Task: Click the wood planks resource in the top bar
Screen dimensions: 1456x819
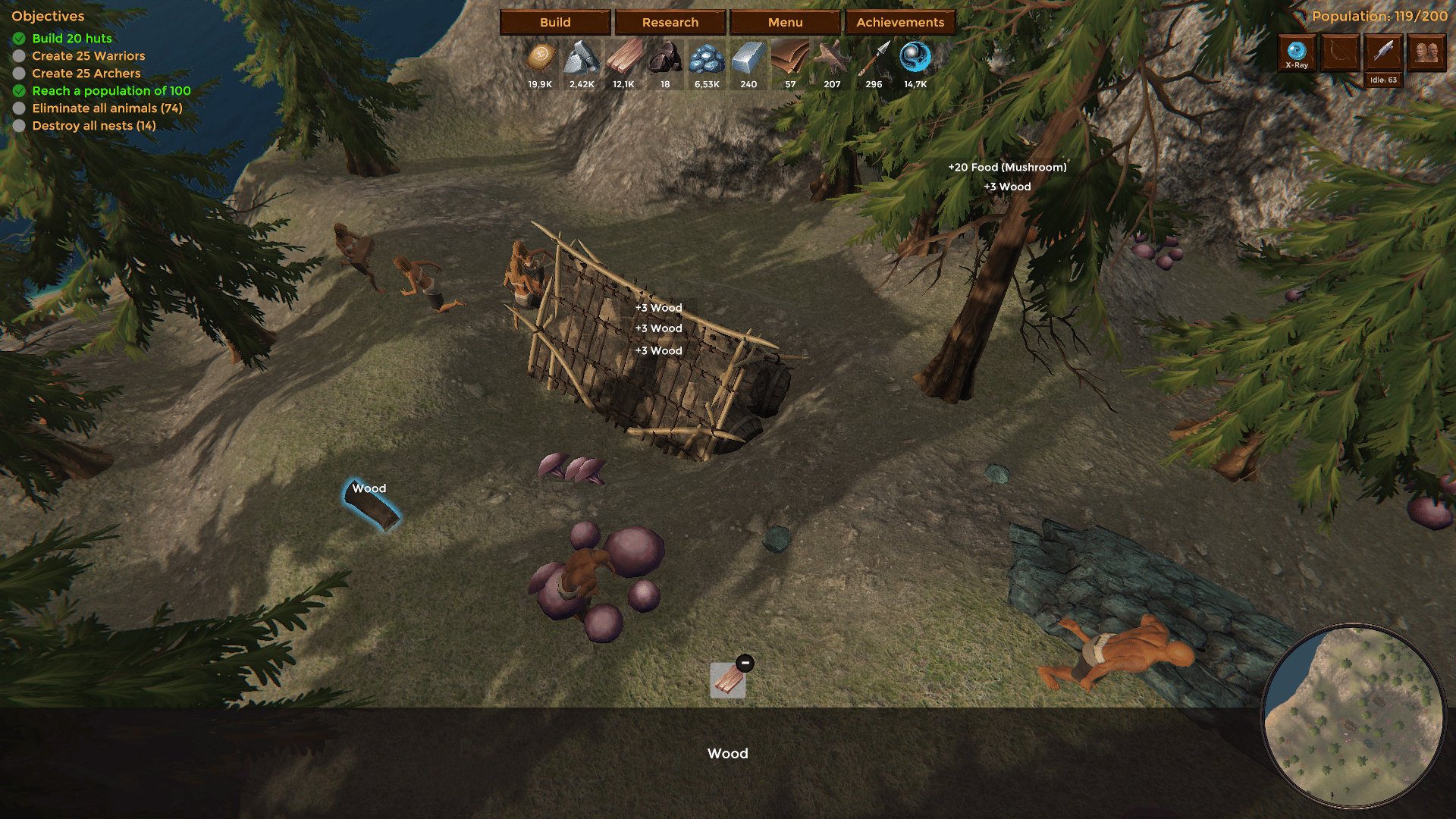Action: (x=623, y=57)
